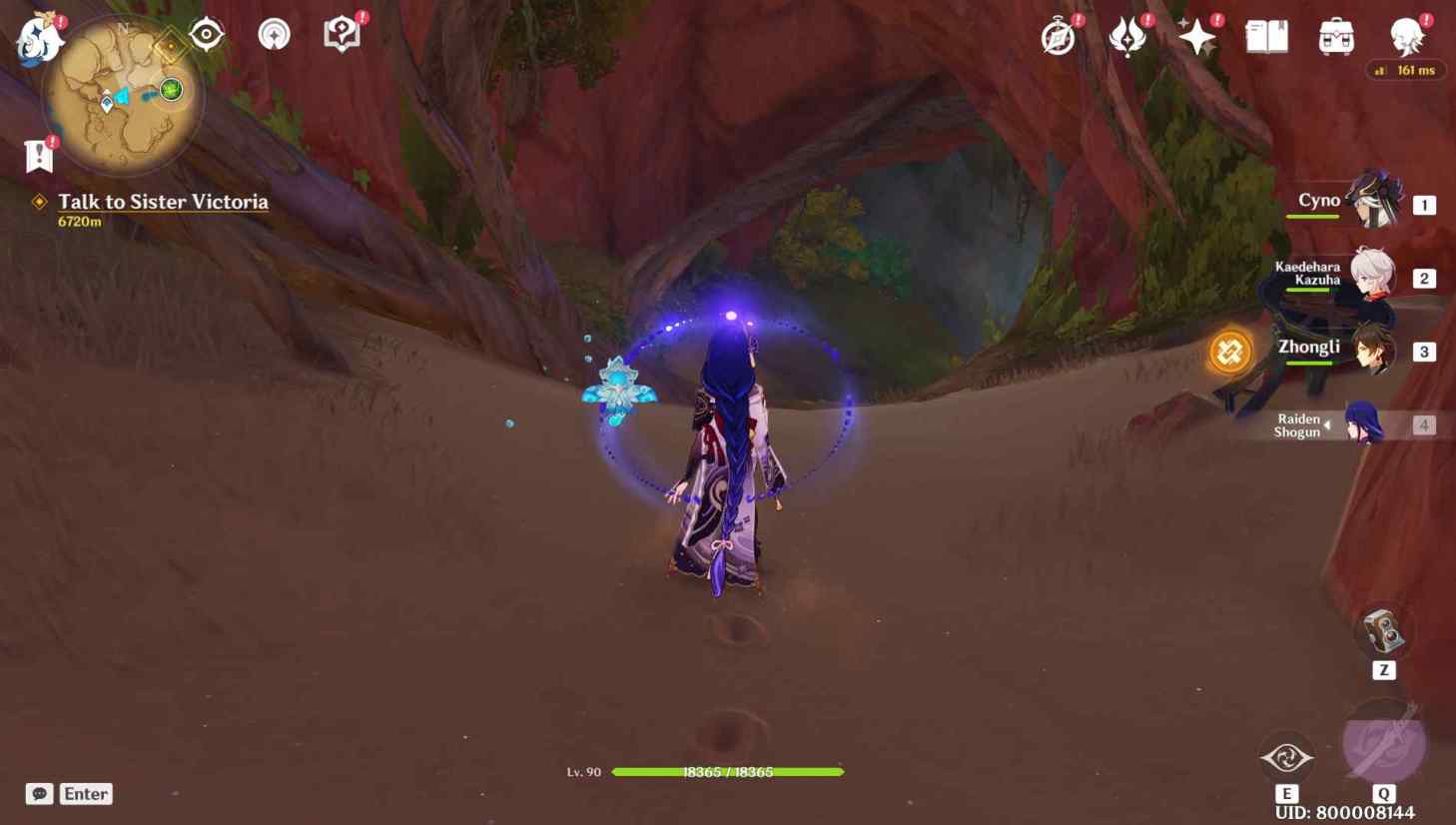Open chat via the speech bubble icon
1456x825 pixels.
click(x=39, y=793)
